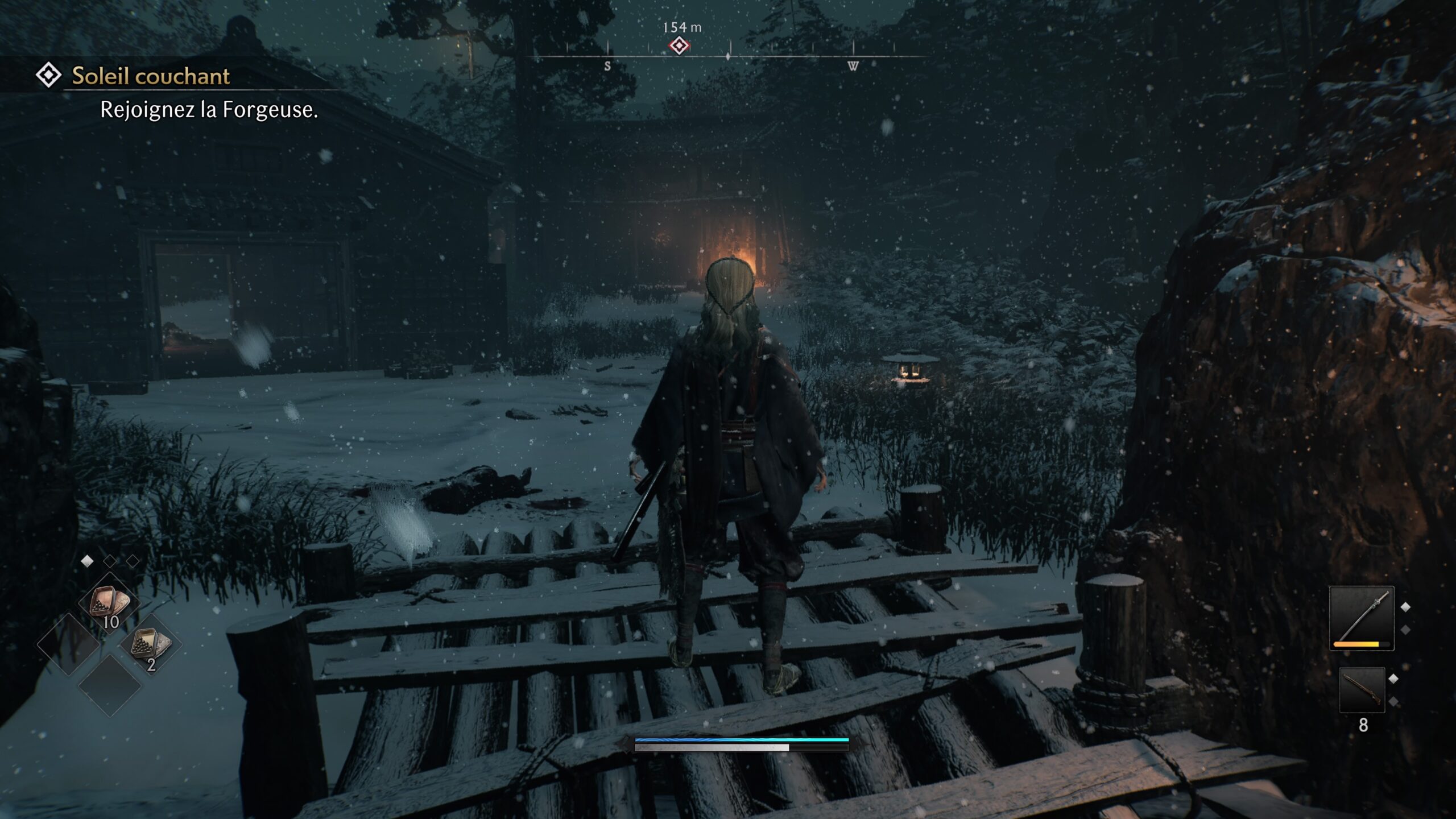
Task: Choose the katana weapon slot
Action: [1361, 618]
